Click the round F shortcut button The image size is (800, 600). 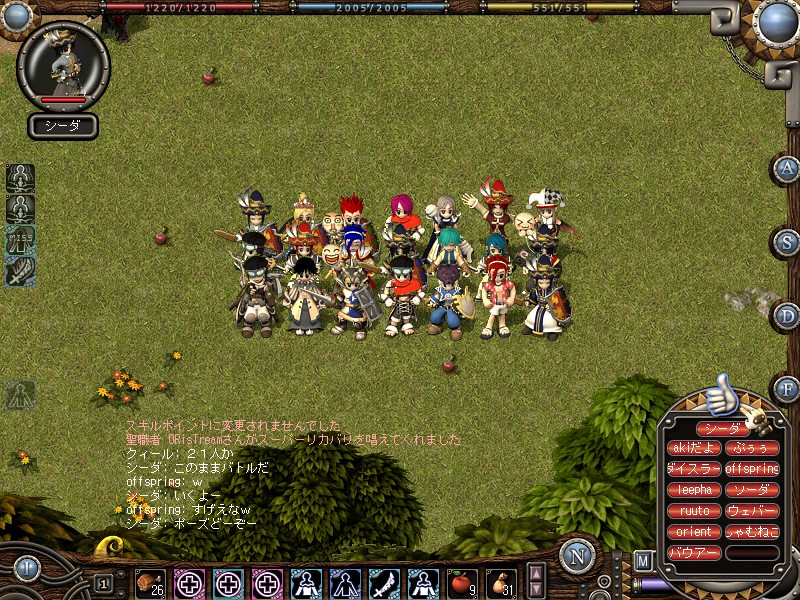[x=787, y=389]
